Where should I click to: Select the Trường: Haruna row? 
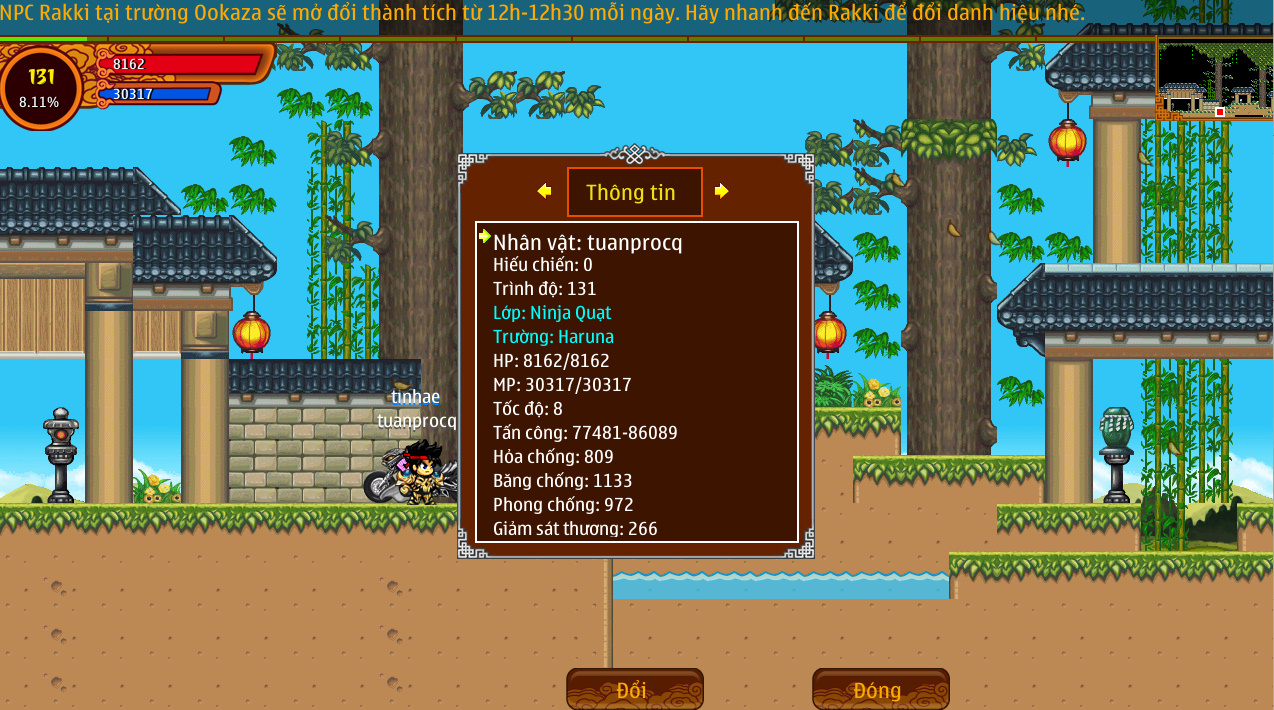tap(553, 337)
